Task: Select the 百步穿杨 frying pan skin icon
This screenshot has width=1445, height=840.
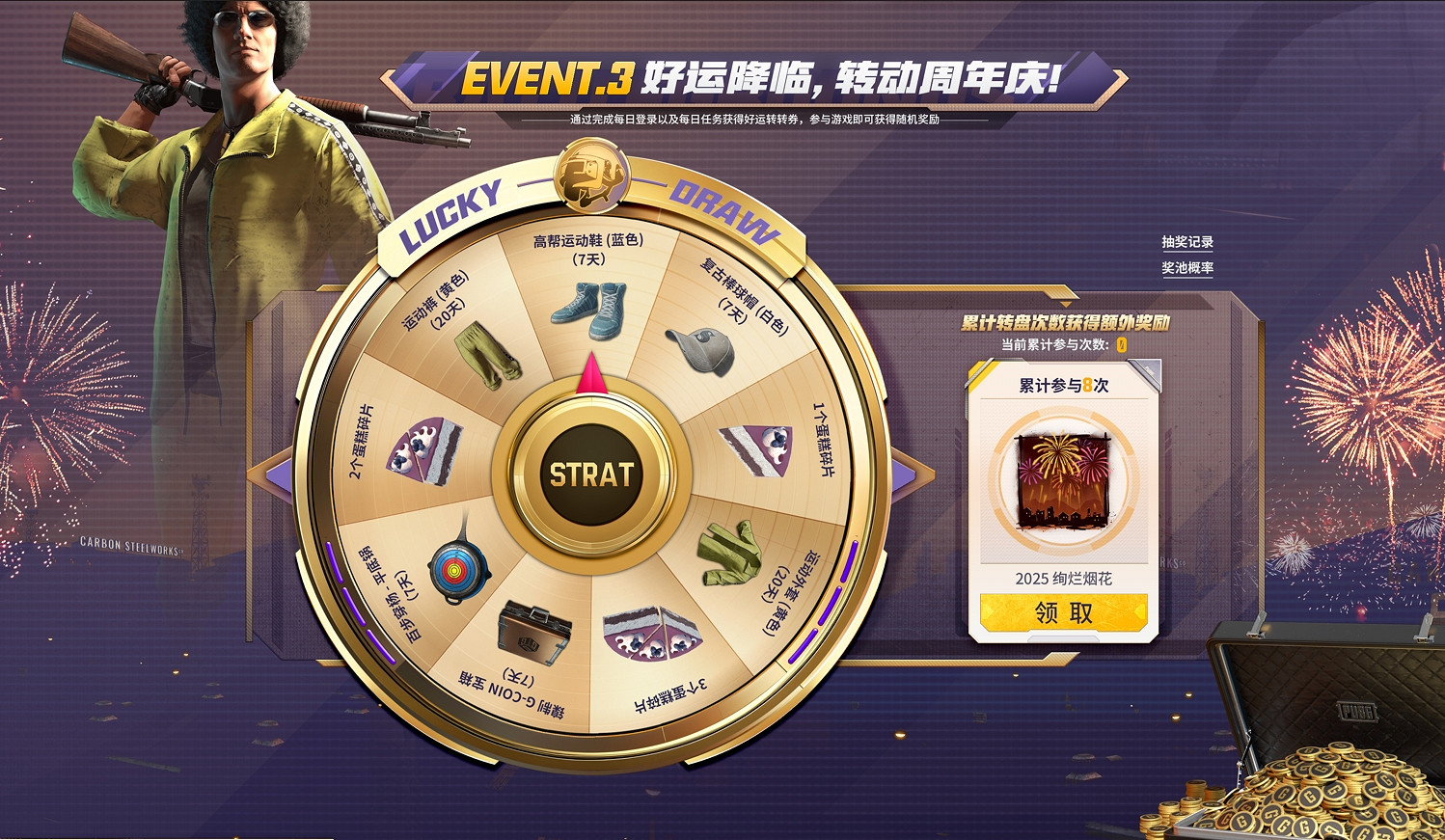Action: tap(457, 569)
